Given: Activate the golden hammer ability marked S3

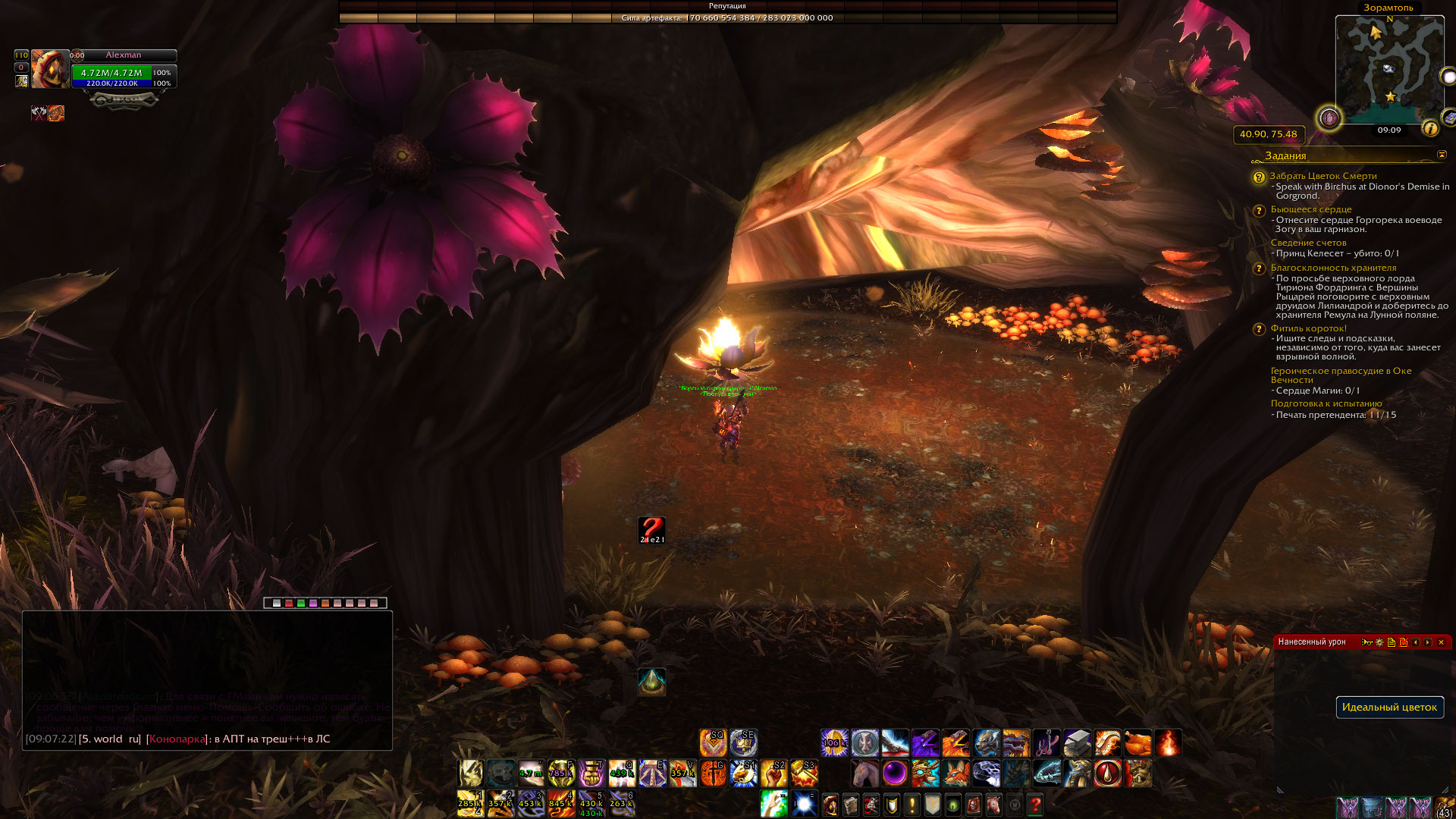Looking at the screenshot, I should pos(804,773).
